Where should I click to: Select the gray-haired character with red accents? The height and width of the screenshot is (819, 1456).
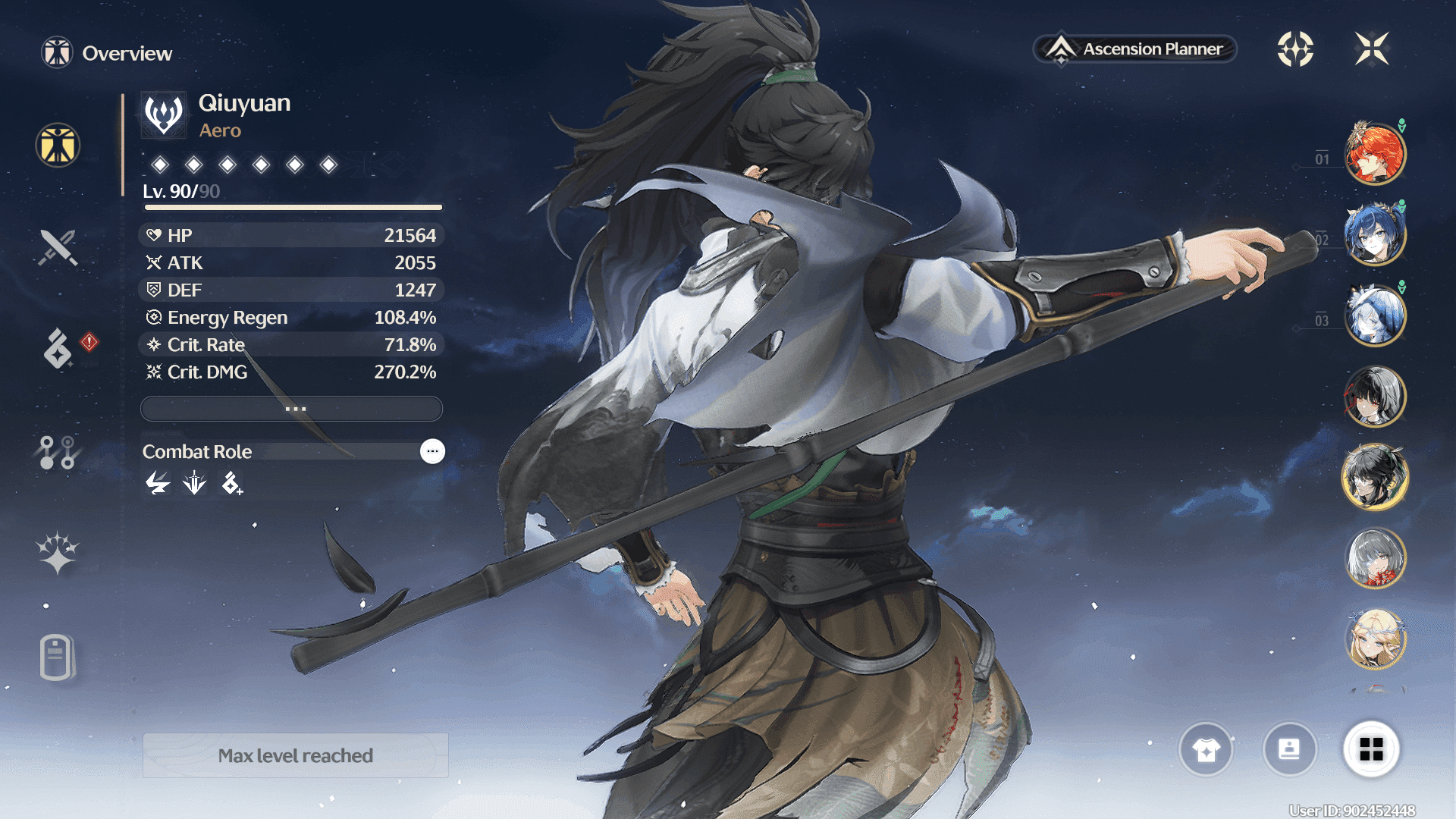[x=1375, y=558]
